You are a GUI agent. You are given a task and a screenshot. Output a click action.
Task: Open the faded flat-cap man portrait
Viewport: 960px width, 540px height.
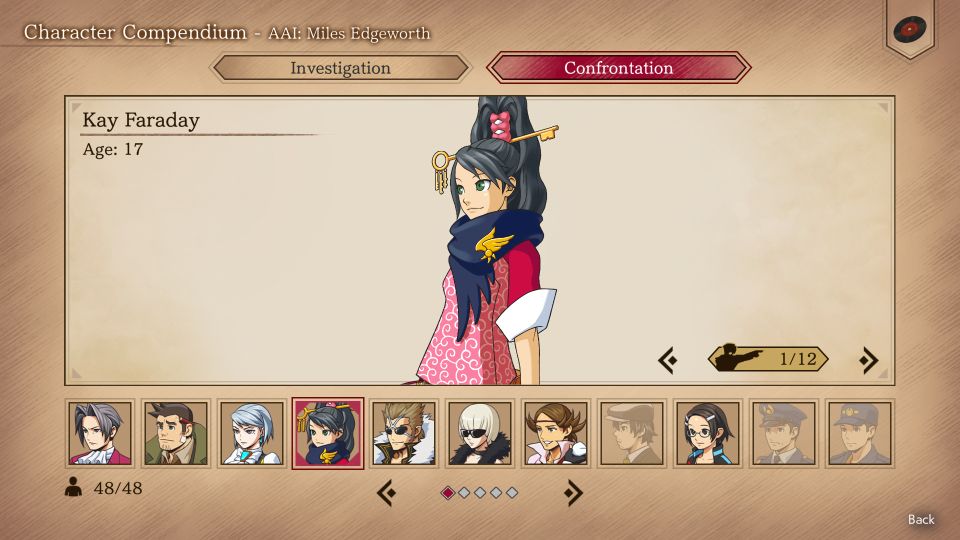tap(632, 433)
